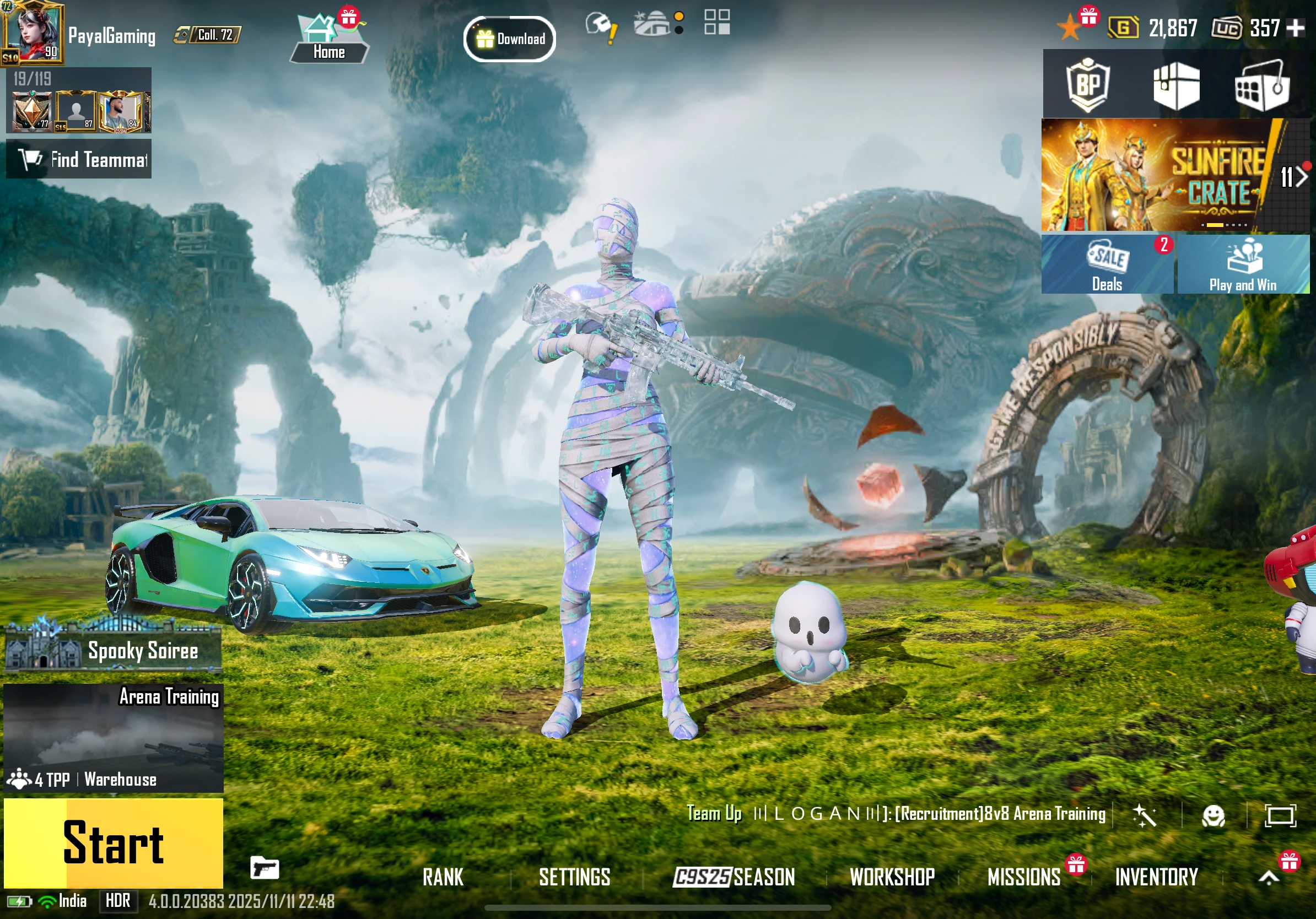This screenshot has width=1316, height=919.
Task: Open PayalGaming's profile avatar
Action: pyautogui.click(x=31, y=31)
